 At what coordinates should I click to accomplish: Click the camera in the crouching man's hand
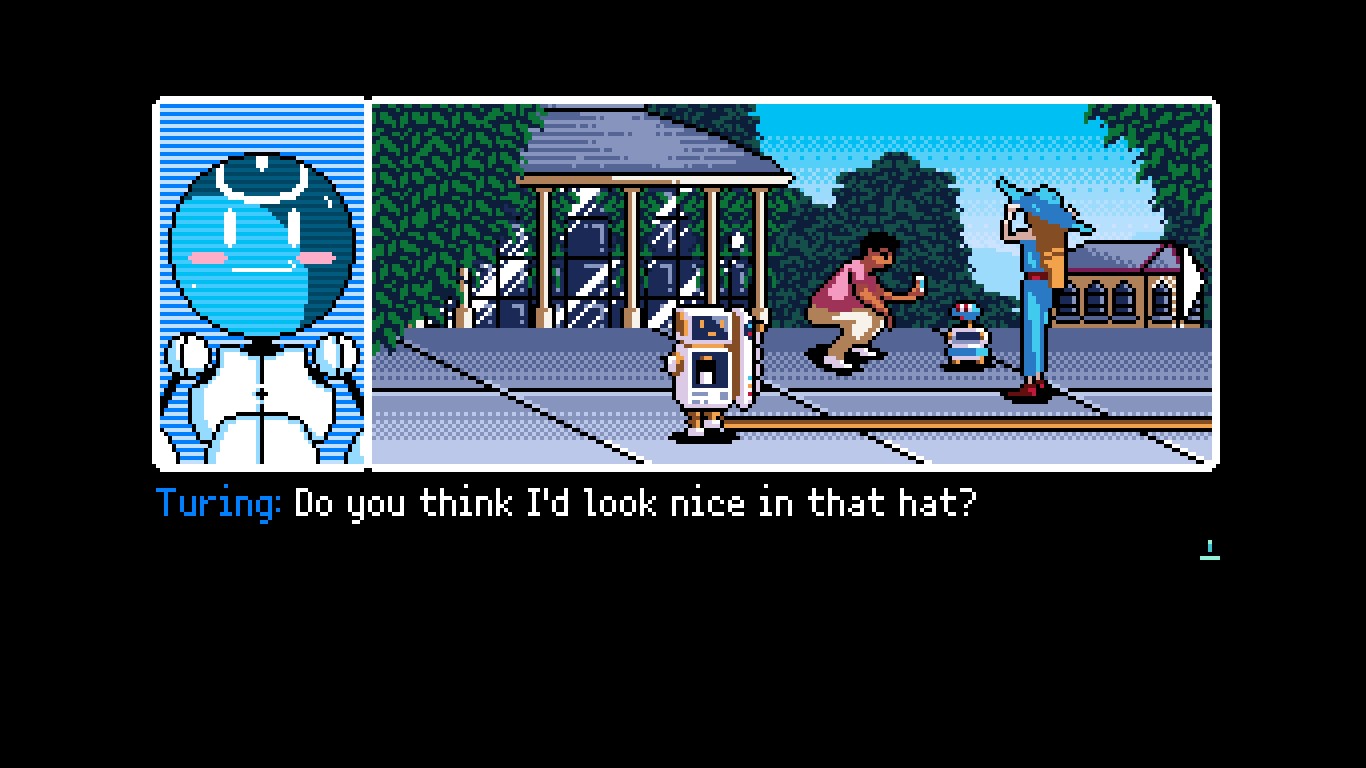tap(921, 284)
